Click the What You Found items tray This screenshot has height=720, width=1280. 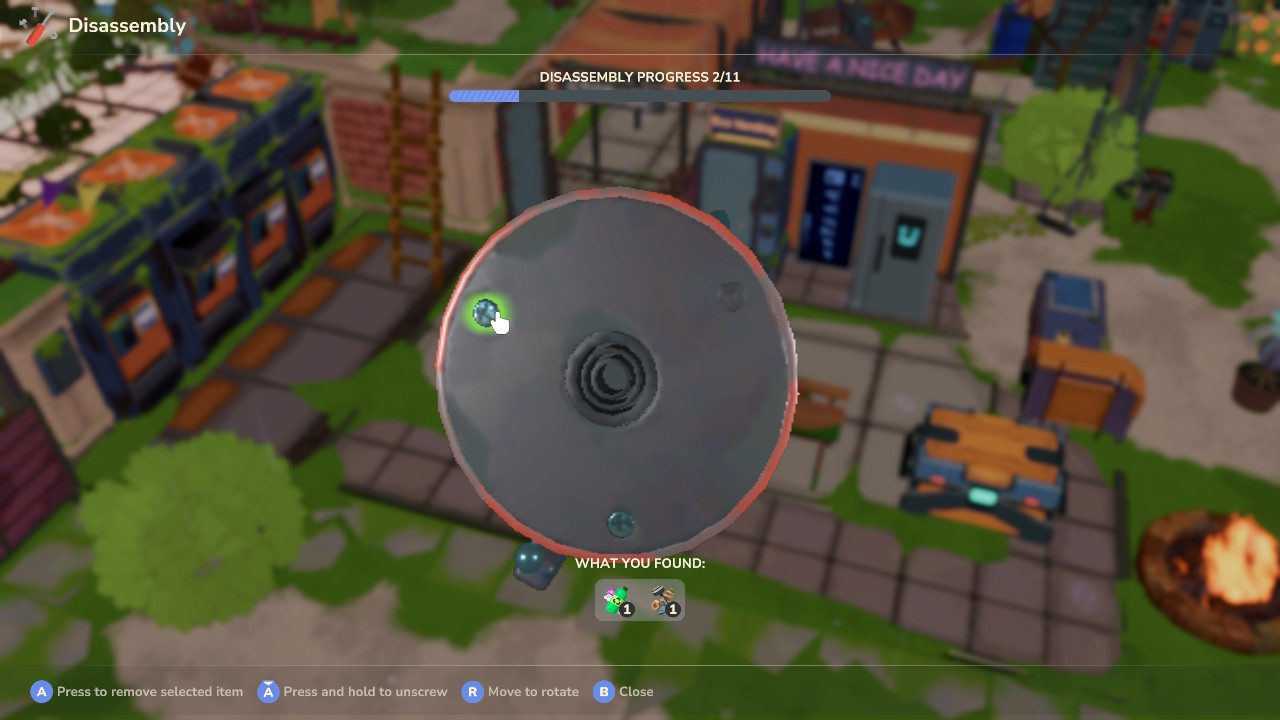coord(640,599)
